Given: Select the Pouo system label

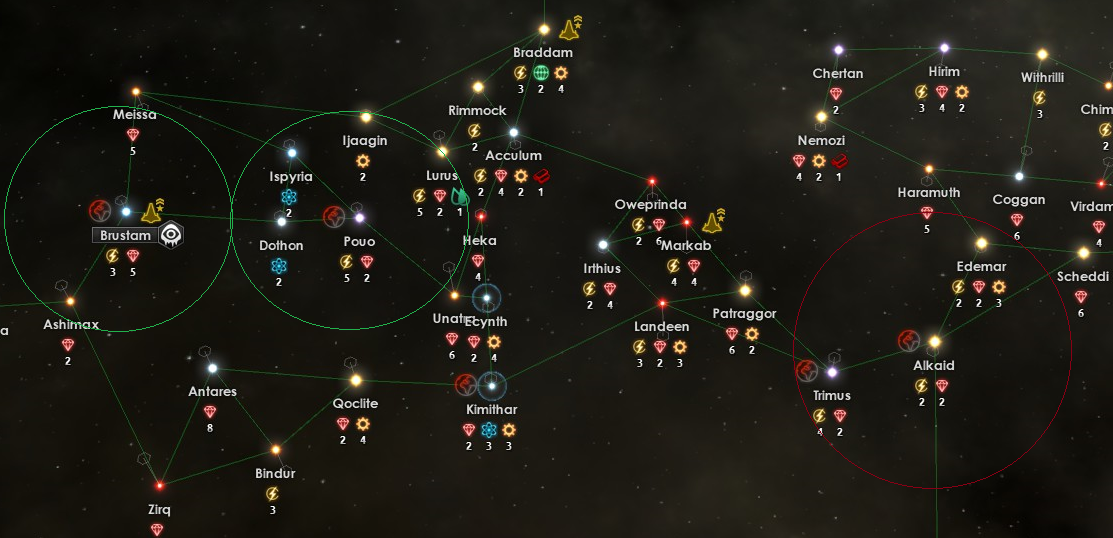Looking at the screenshot, I should (x=359, y=242).
